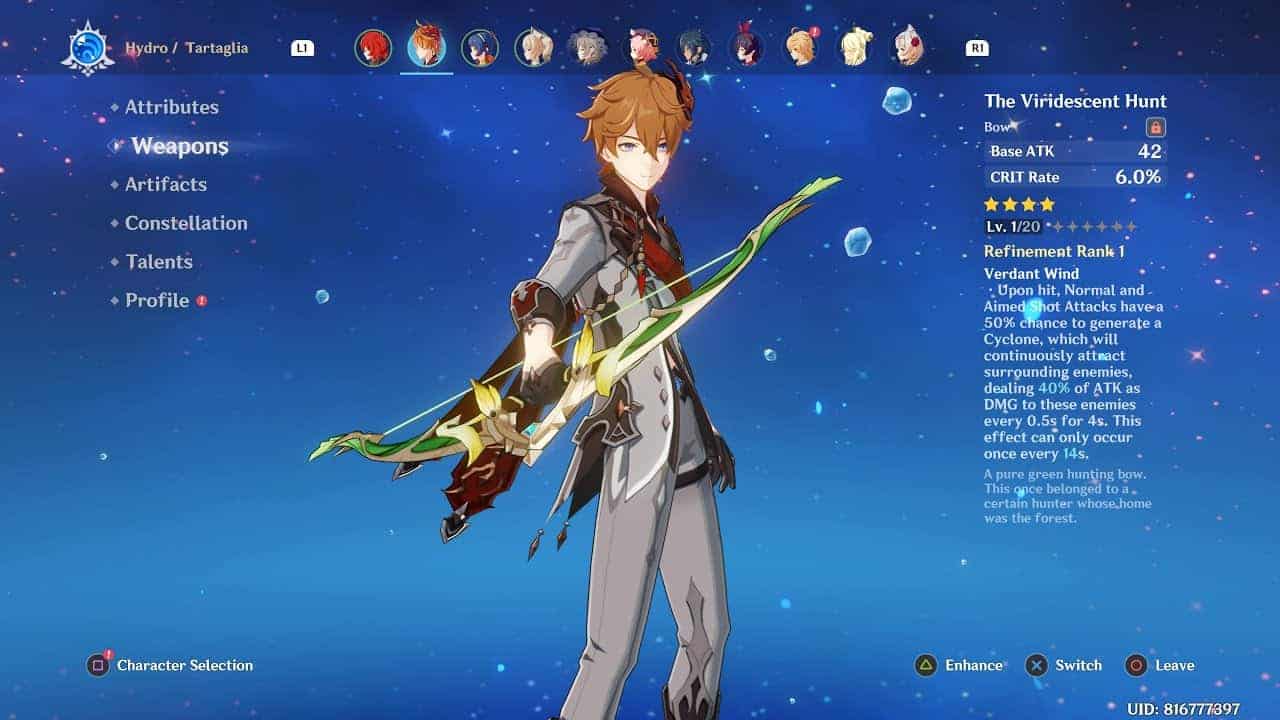The image size is (1280, 720).
Task: Switch to red-haired Diluc's portrait
Action: pyautogui.click(x=373, y=48)
